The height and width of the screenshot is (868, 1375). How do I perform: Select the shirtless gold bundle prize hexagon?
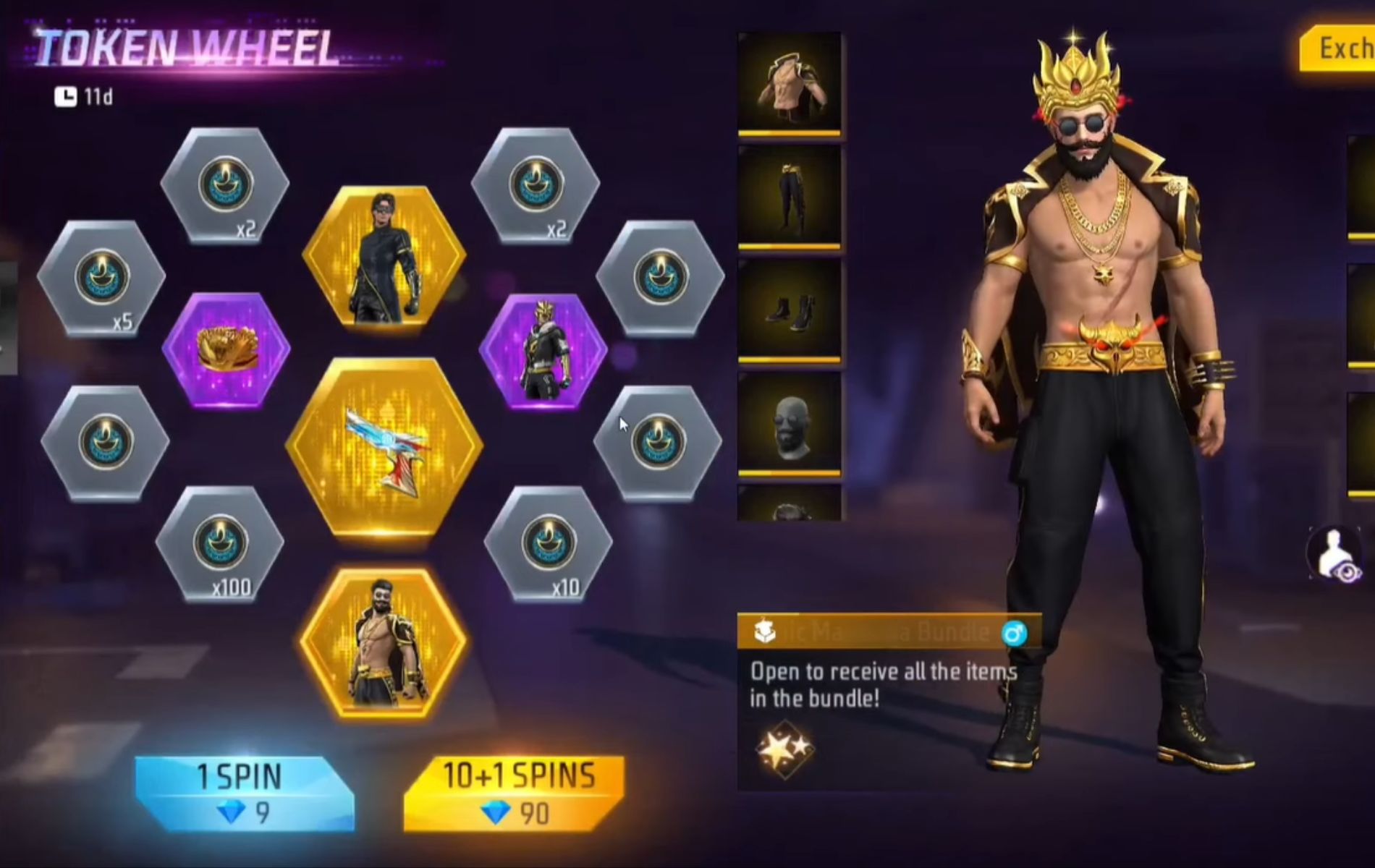383,642
